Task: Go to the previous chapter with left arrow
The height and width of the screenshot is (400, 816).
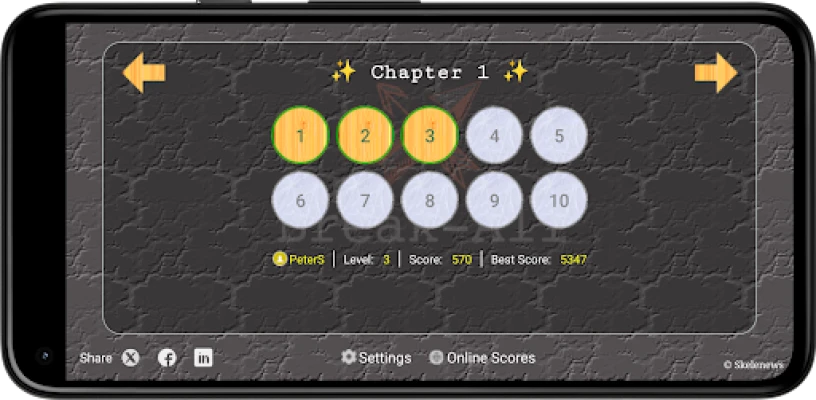Action: coord(144,73)
